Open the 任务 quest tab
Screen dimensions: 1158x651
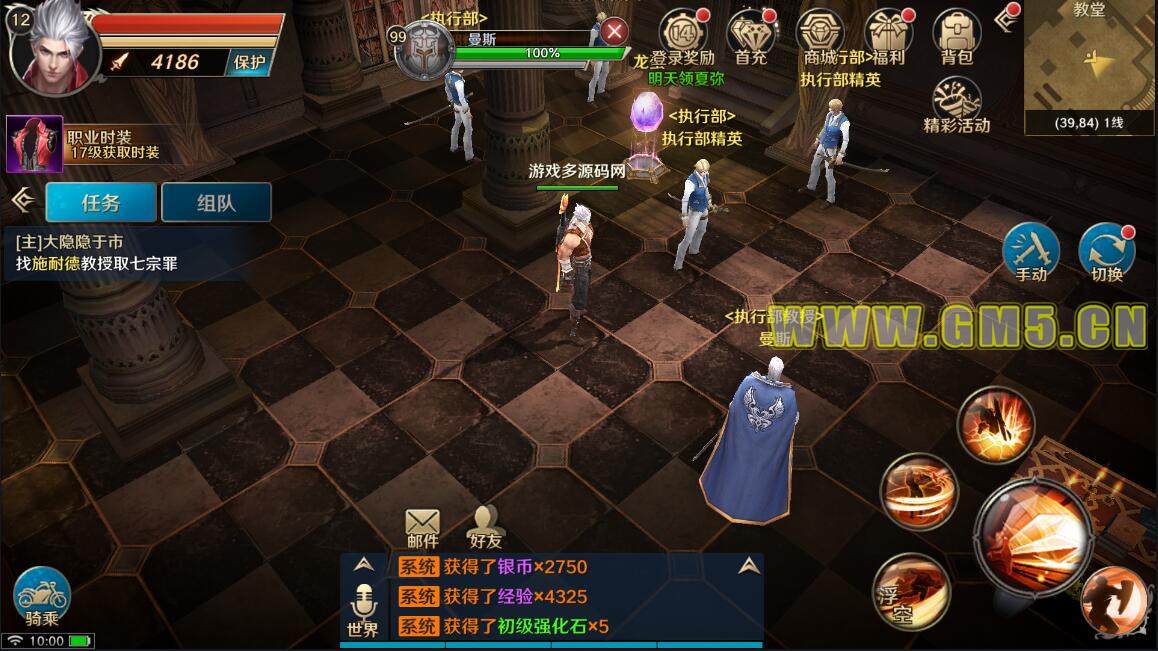click(101, 202)
